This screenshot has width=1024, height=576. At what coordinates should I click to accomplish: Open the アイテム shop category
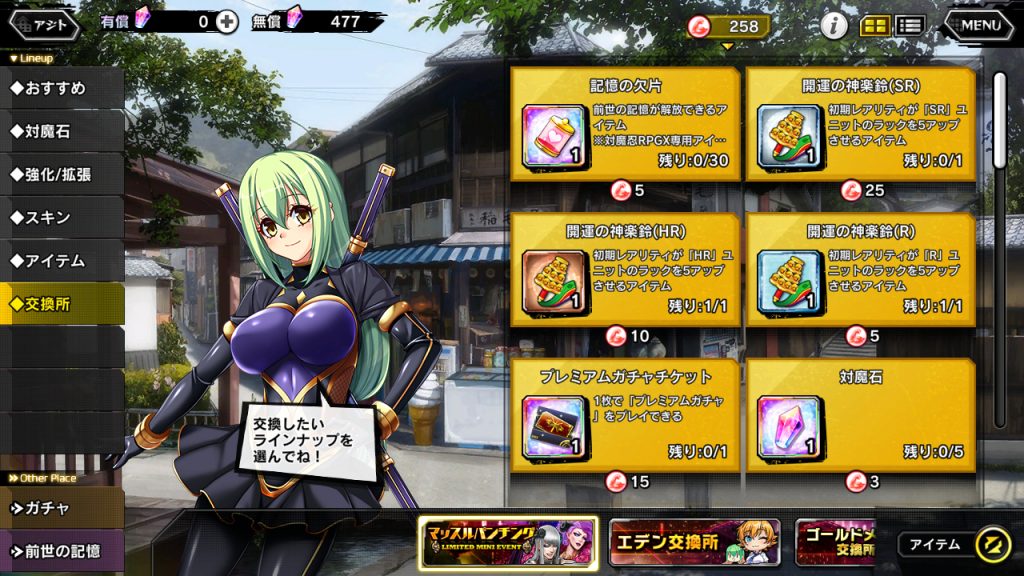[62, 261]
